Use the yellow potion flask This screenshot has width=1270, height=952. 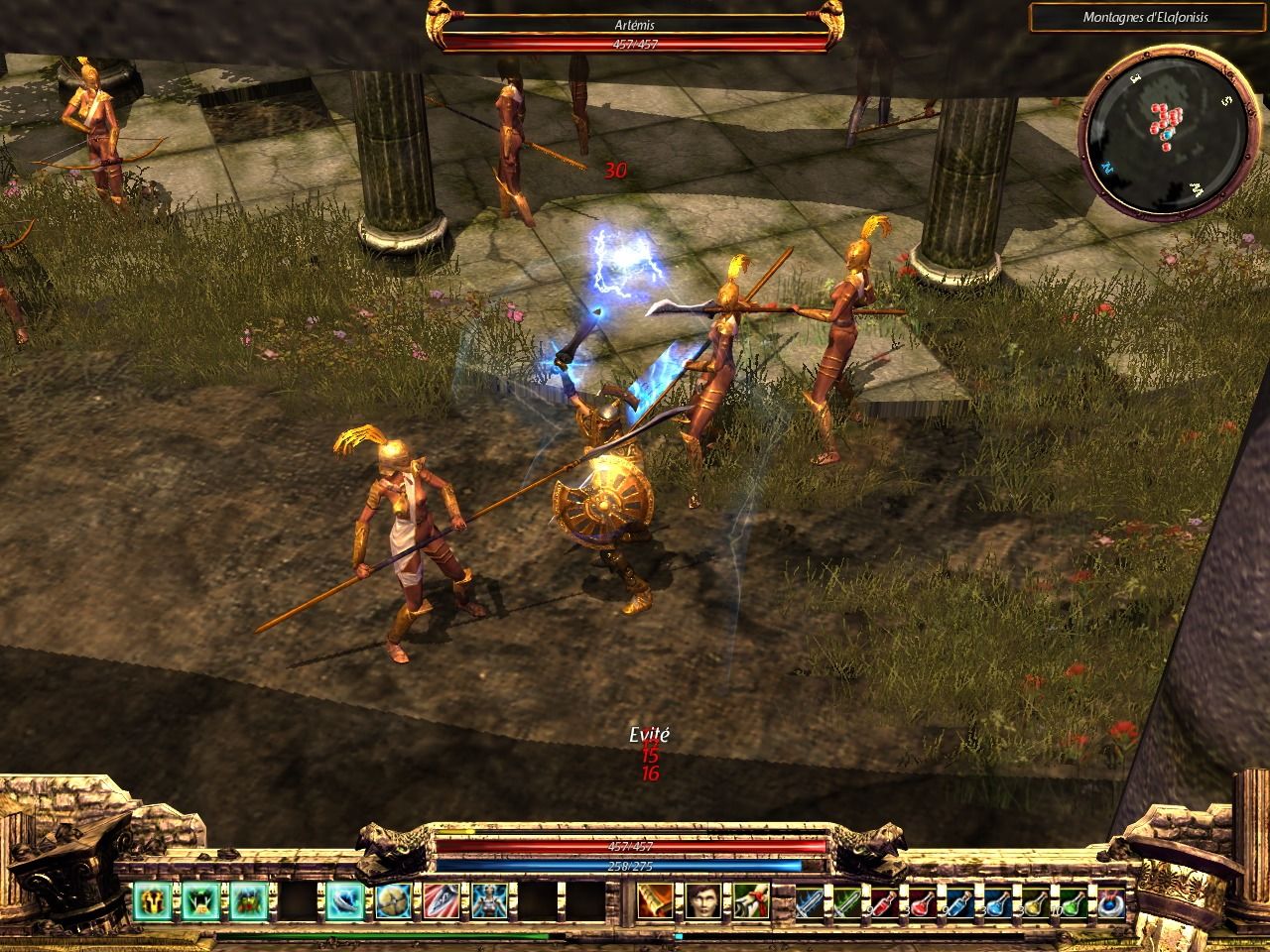pos(1037,900)
